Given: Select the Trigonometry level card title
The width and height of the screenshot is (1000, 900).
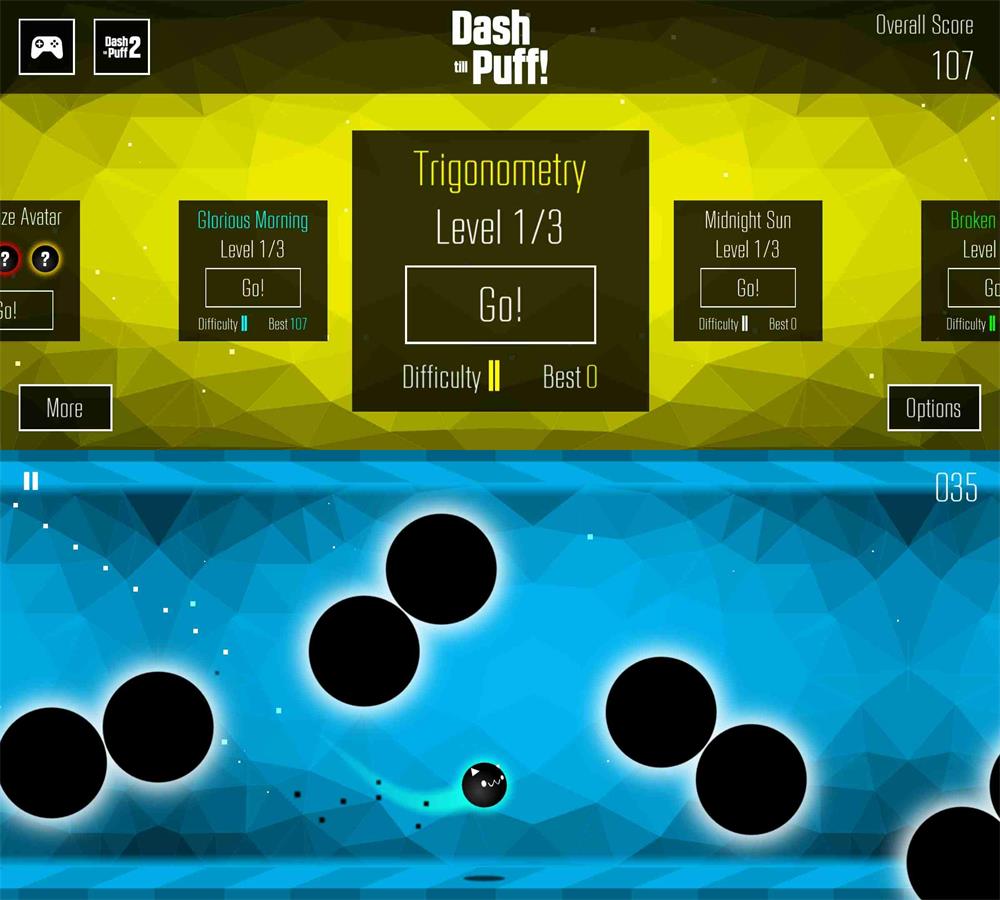Looking at the screenshot, I should click(x=500, y=170).
